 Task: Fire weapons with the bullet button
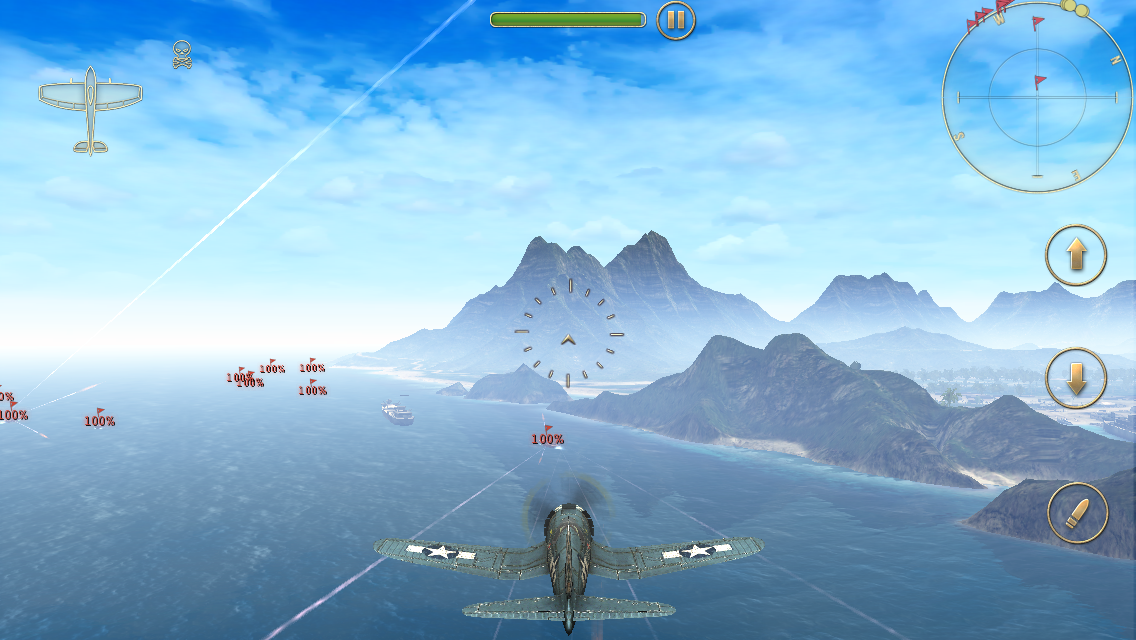tap(1078, 514)
